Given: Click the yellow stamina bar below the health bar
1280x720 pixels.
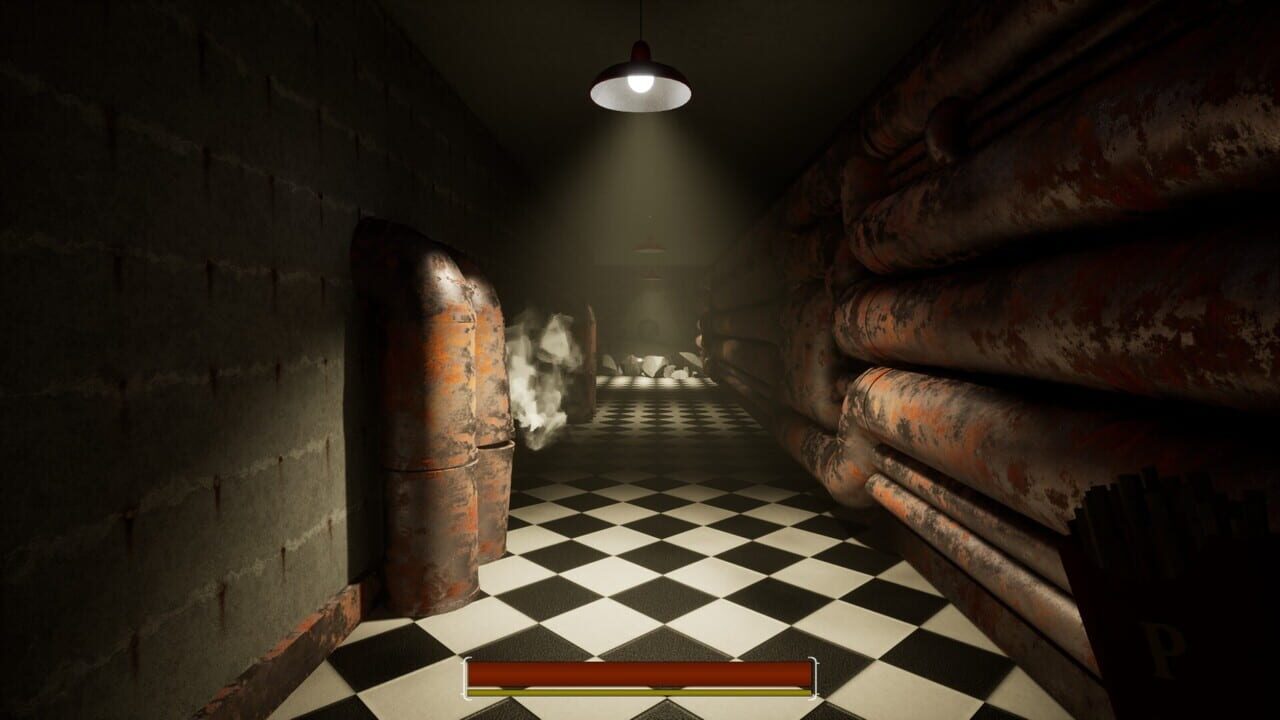Looking at the screenshot, I should 640,690.
